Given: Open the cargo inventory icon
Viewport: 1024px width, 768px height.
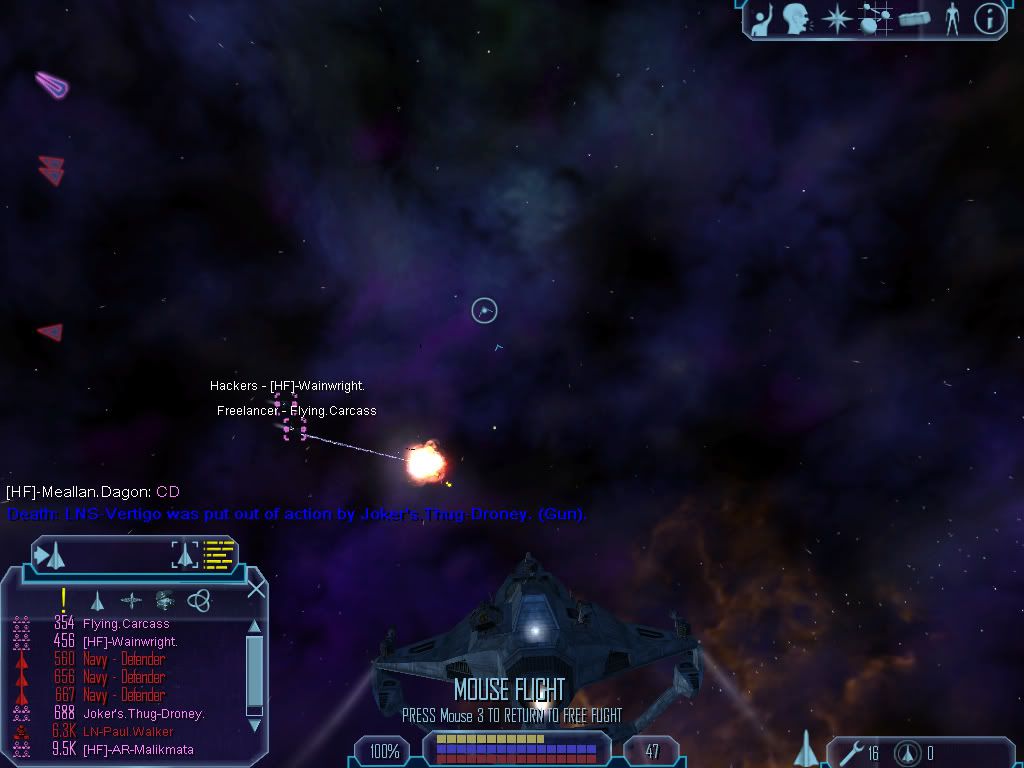Looking at the screenshot, I should click(x=914, y=19).
